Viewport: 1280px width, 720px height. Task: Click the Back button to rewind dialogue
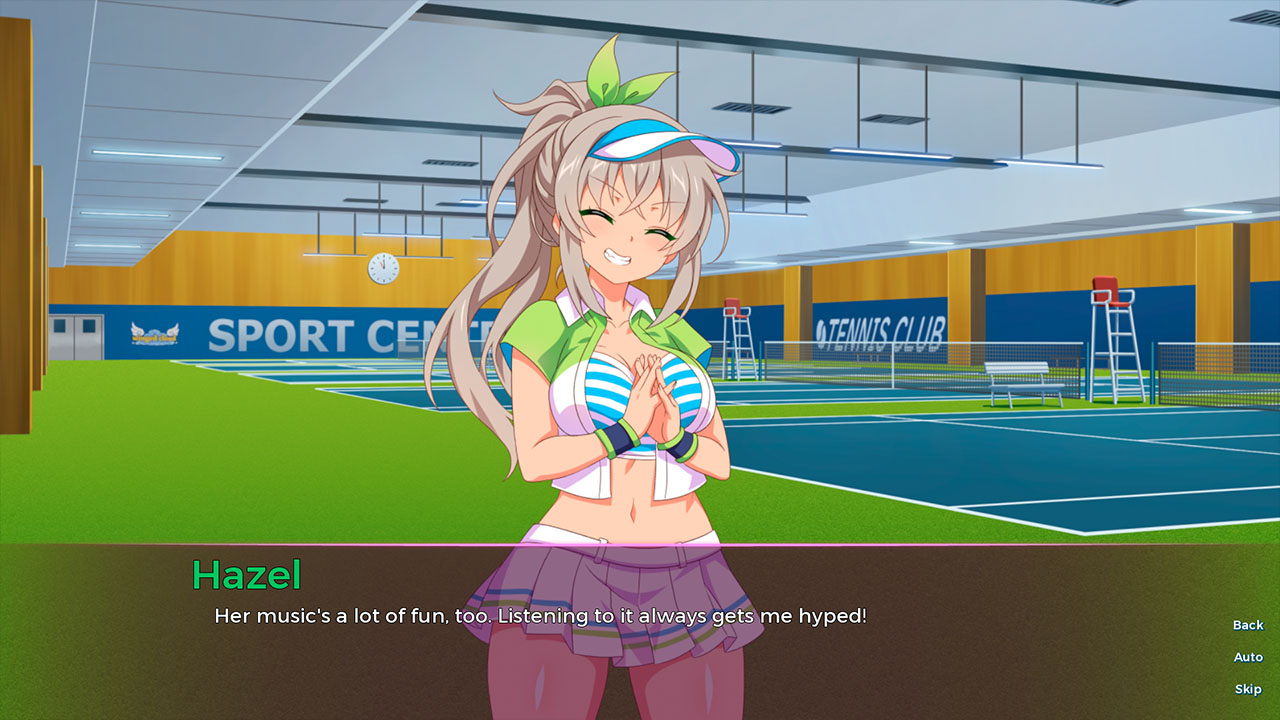click(1247, 625)
